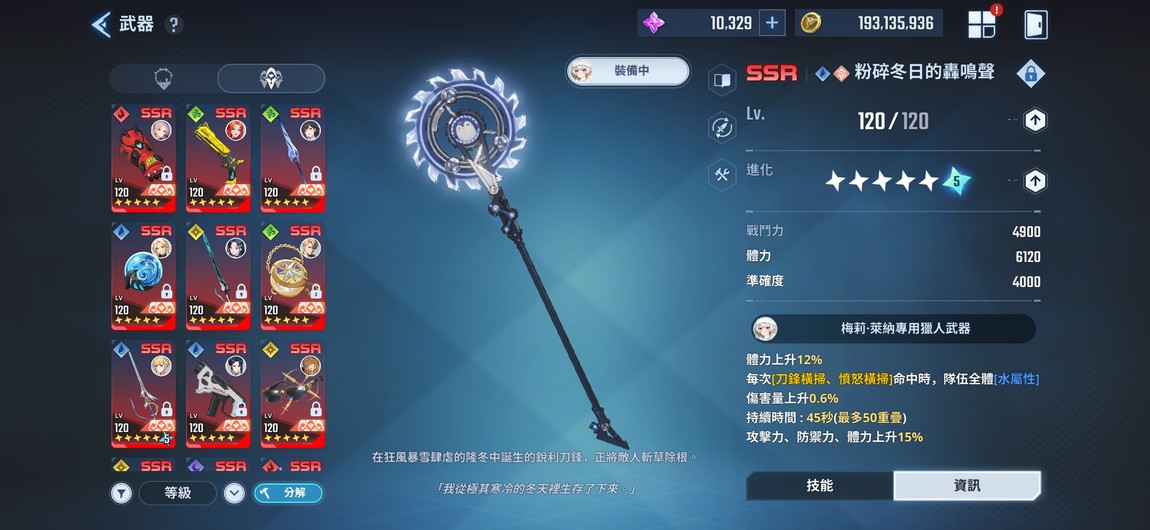Open the grid main menu icon

coord(982,24)
